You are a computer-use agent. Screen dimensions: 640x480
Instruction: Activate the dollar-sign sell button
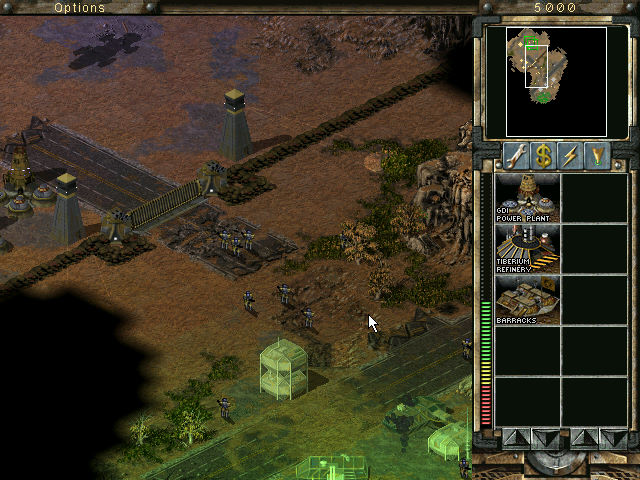[x=543, y=156]
